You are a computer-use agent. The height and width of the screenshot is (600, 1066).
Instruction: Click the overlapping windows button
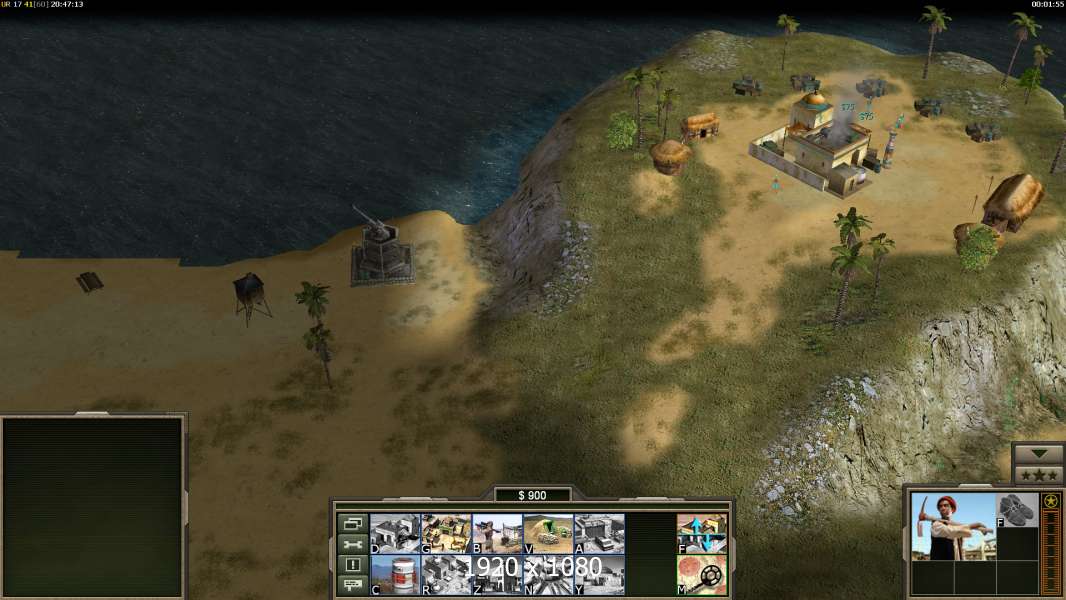353,523
